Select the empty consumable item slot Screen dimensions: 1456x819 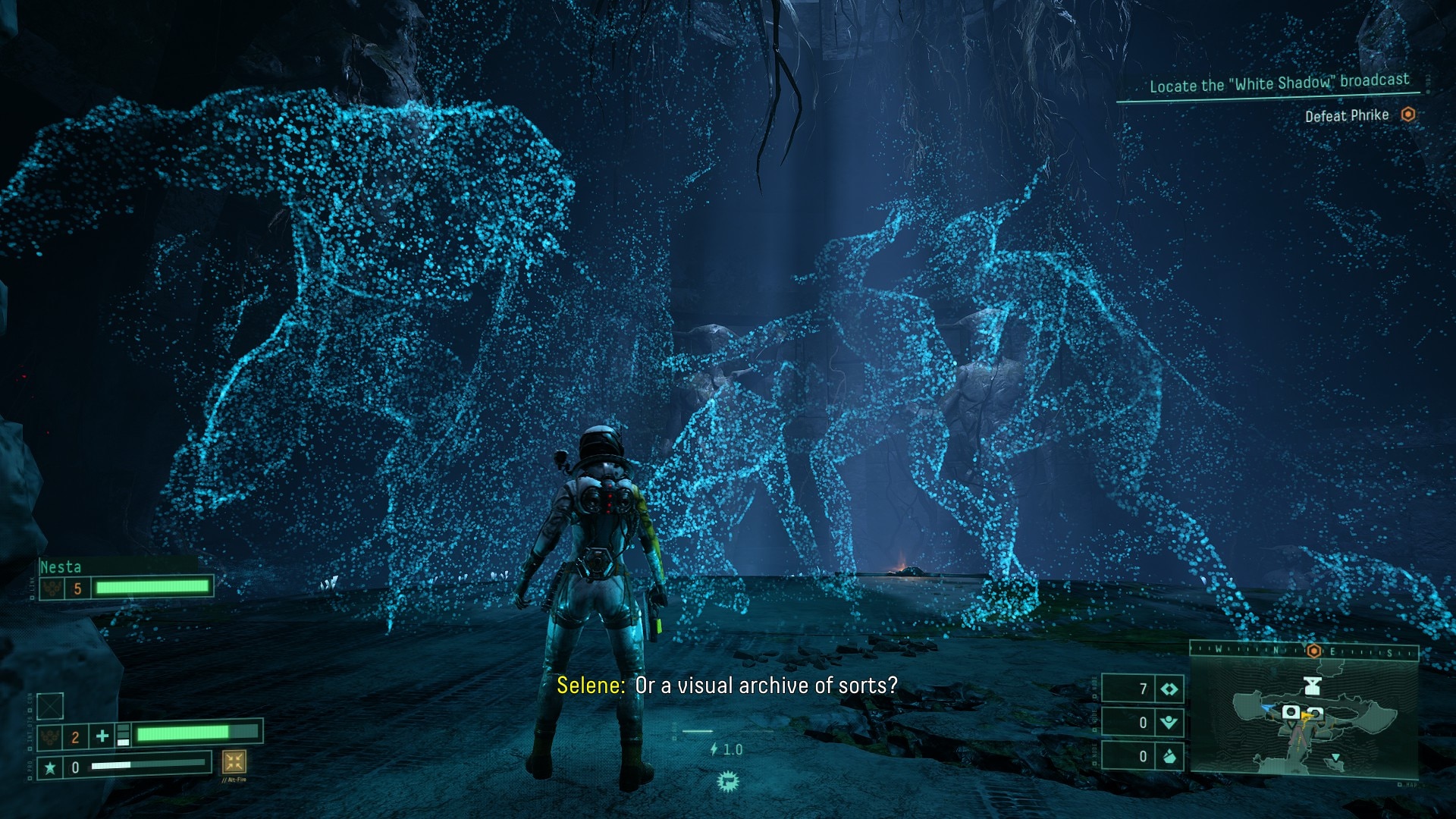click(x=50, y=706)
